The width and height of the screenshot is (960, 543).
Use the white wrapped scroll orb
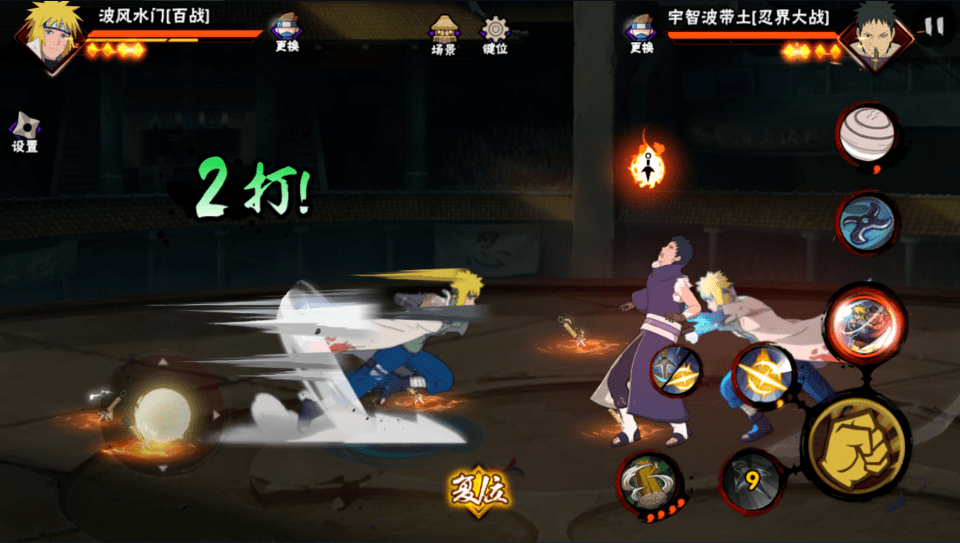[867, 135]
